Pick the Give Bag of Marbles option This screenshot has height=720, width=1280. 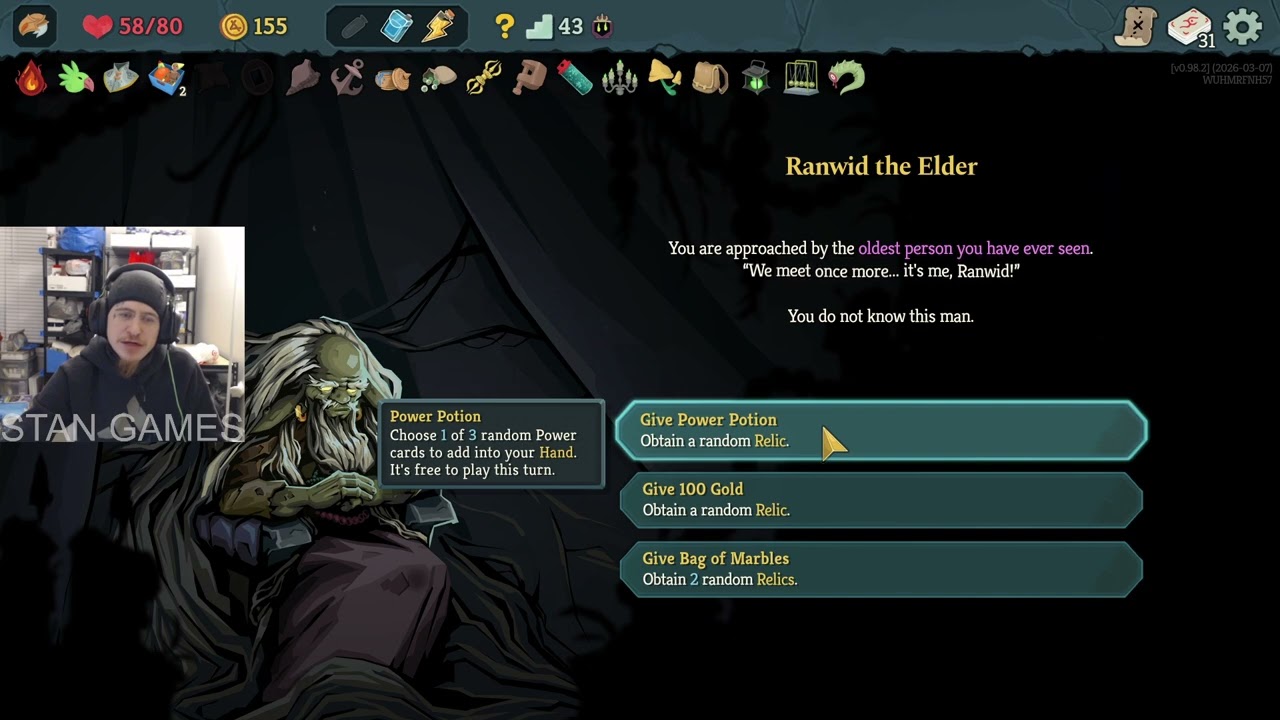[x=880, y=569]
